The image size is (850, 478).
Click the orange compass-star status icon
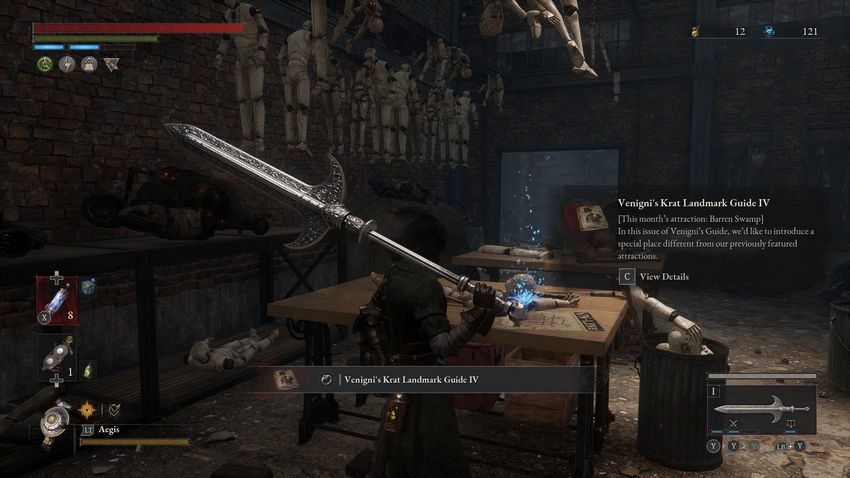click(88, 408)
